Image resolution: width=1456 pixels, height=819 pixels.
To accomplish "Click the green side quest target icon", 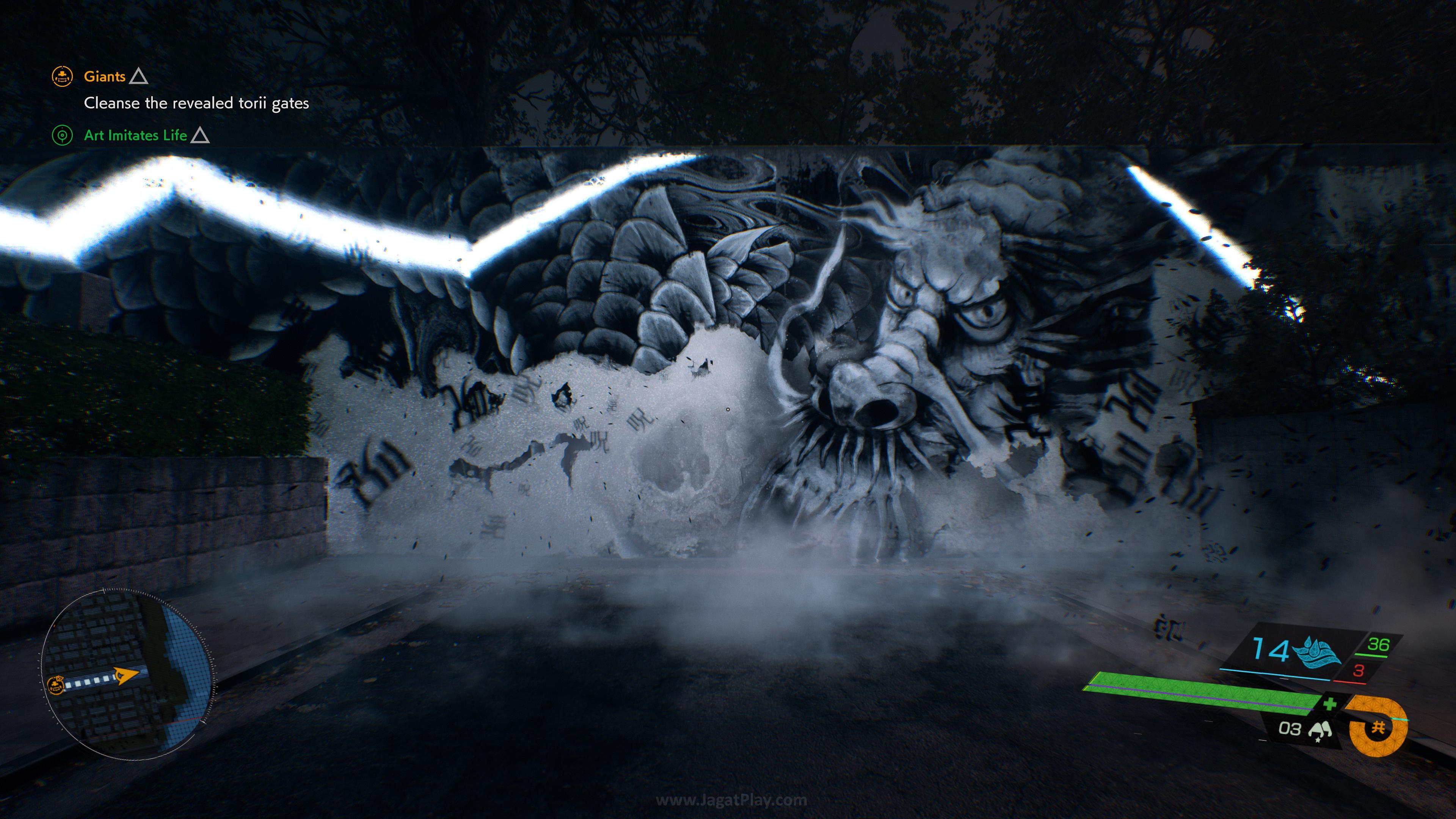I will click(62, 136).
